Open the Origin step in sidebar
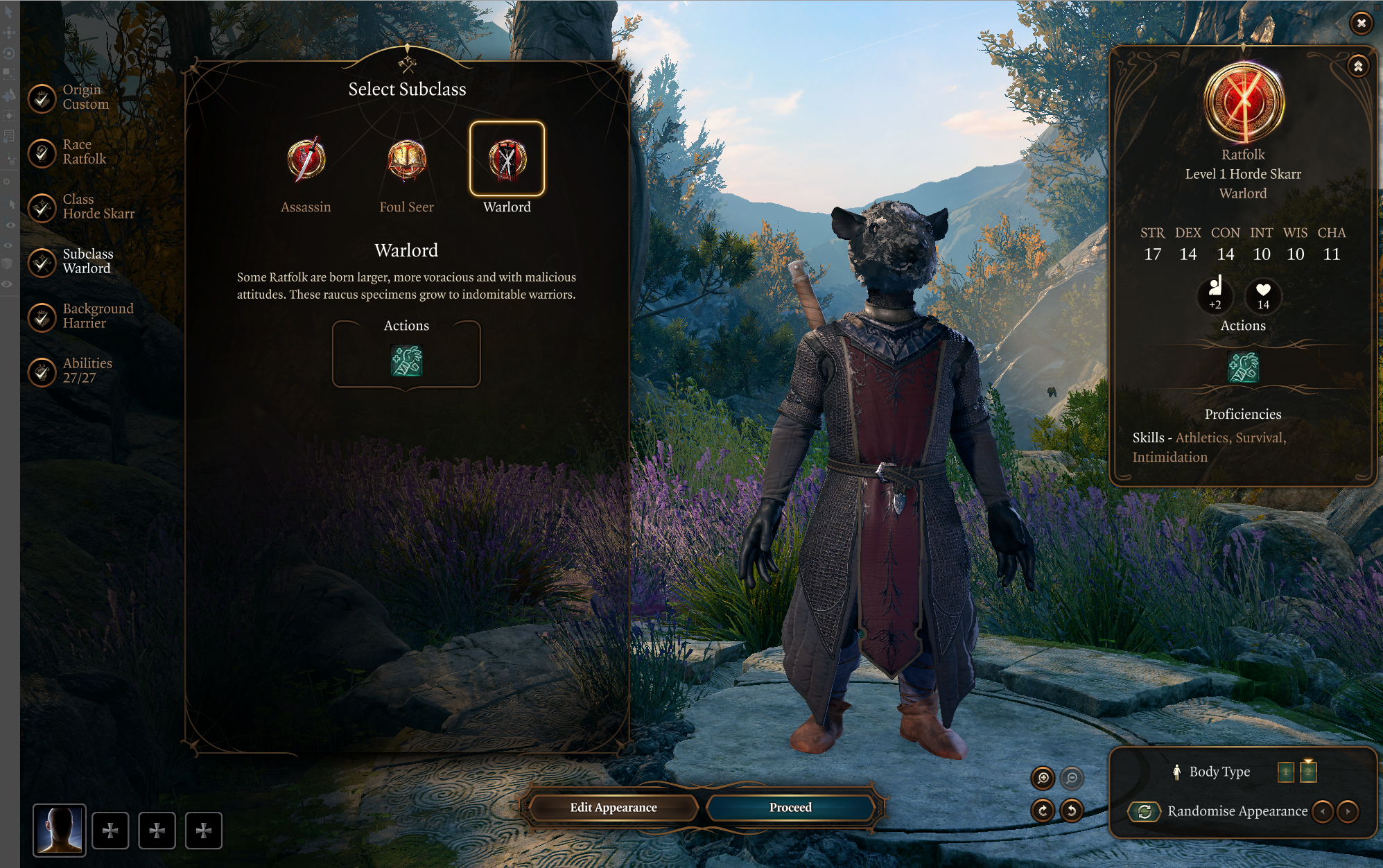This screenshot has width=1383, height=868. click(42, 98)
